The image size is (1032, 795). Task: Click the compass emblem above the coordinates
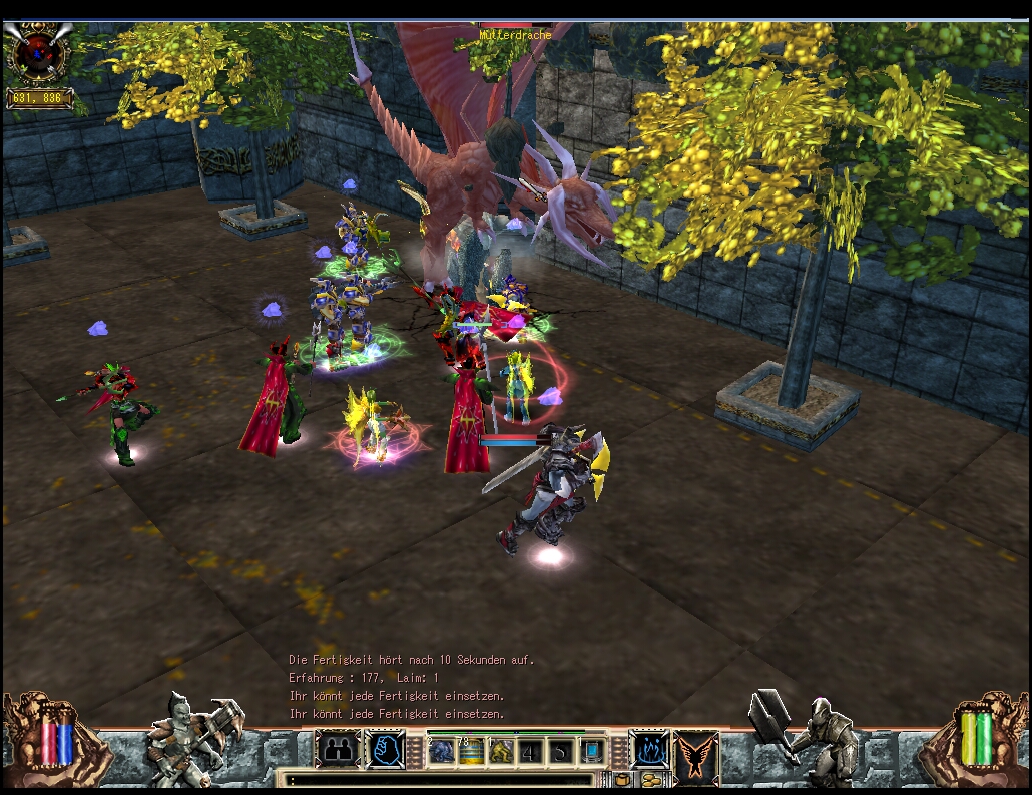38,55
